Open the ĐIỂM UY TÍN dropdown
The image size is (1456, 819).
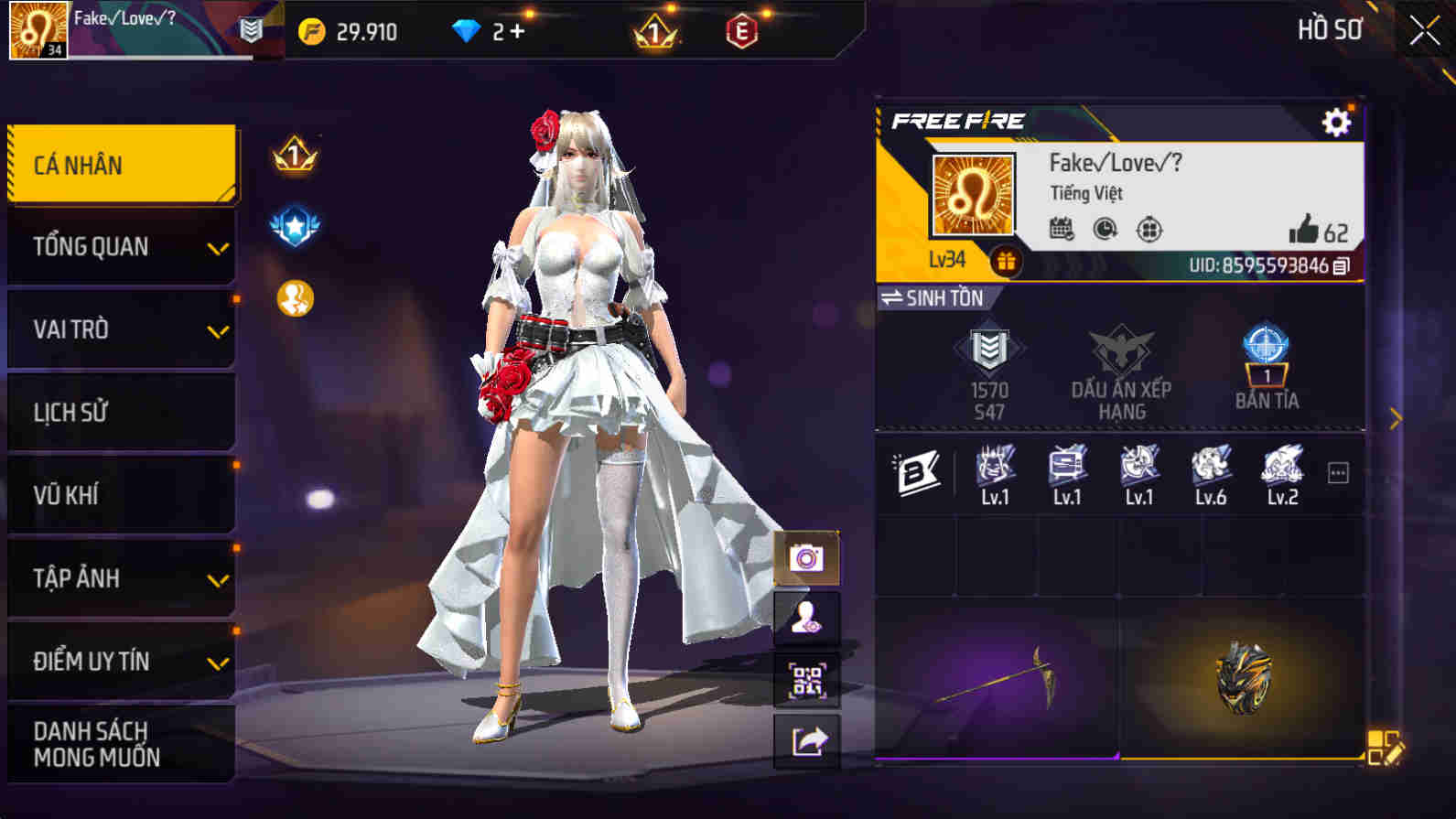pyautogui.click(x=121, y=661)
